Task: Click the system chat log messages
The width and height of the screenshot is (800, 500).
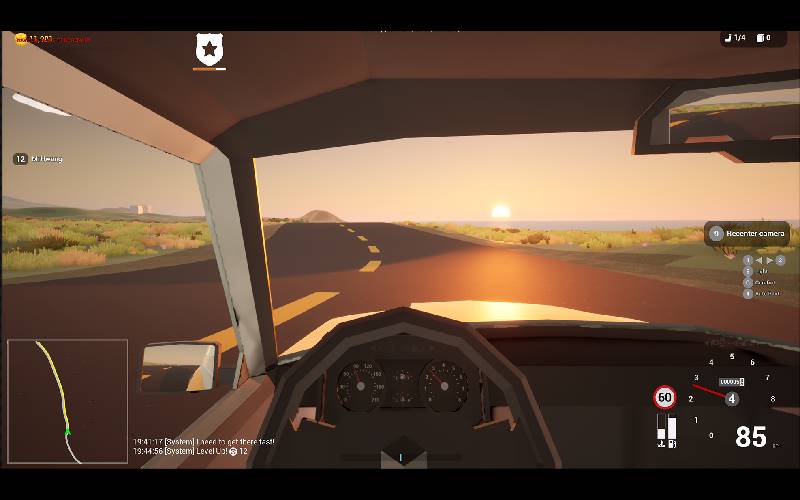Action: (205, 446)
